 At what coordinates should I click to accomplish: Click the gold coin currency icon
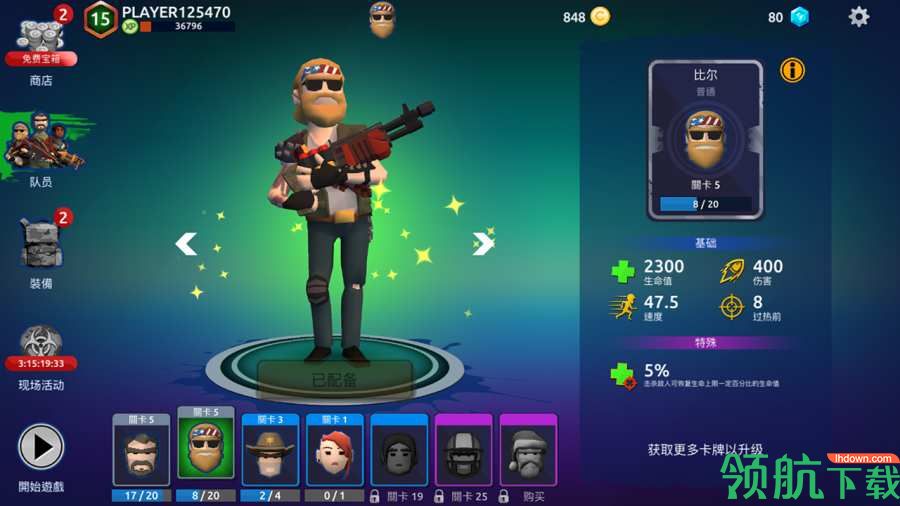click(600, 16)
